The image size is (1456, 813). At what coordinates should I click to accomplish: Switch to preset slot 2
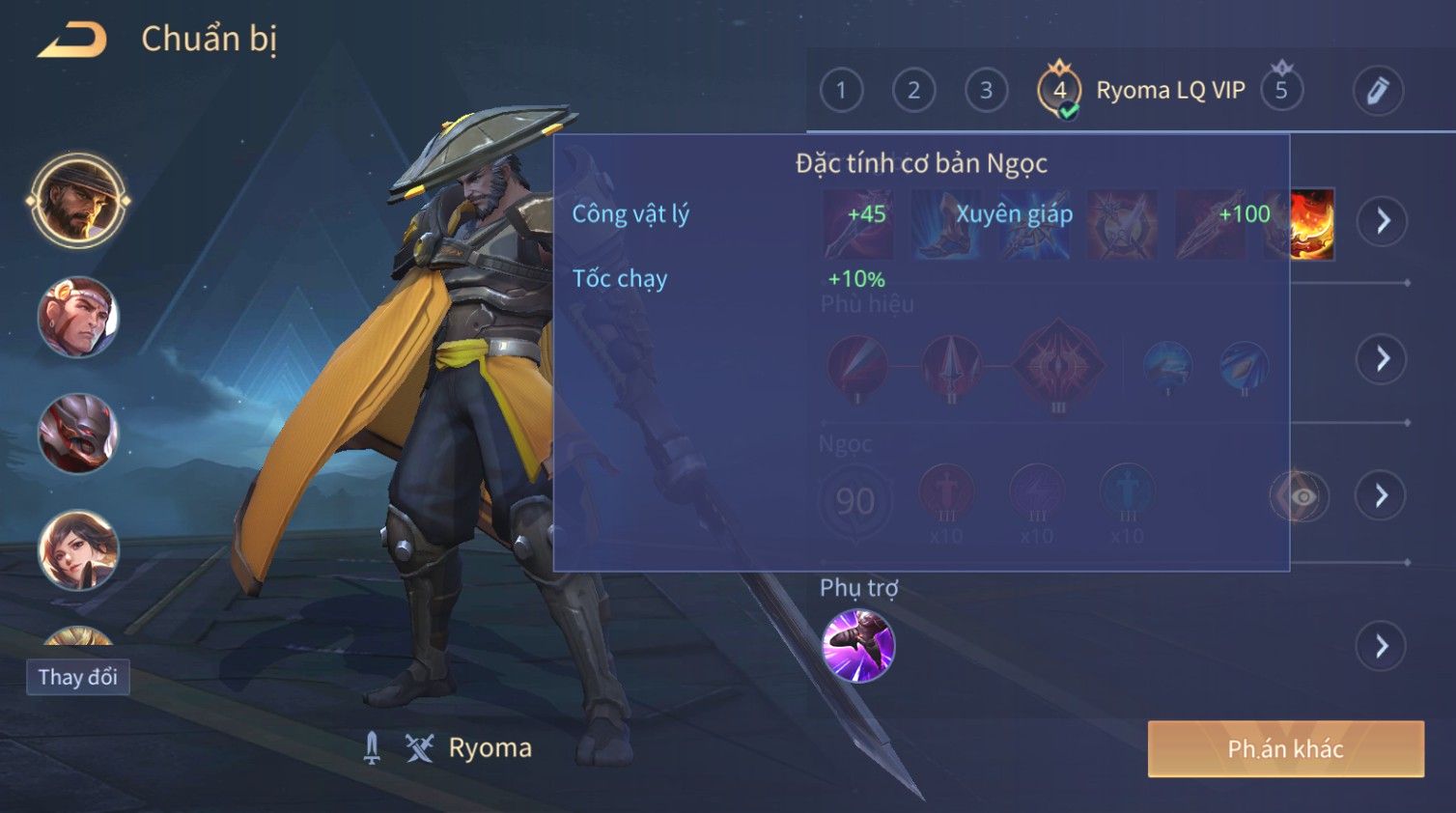(x=913, y=91)
